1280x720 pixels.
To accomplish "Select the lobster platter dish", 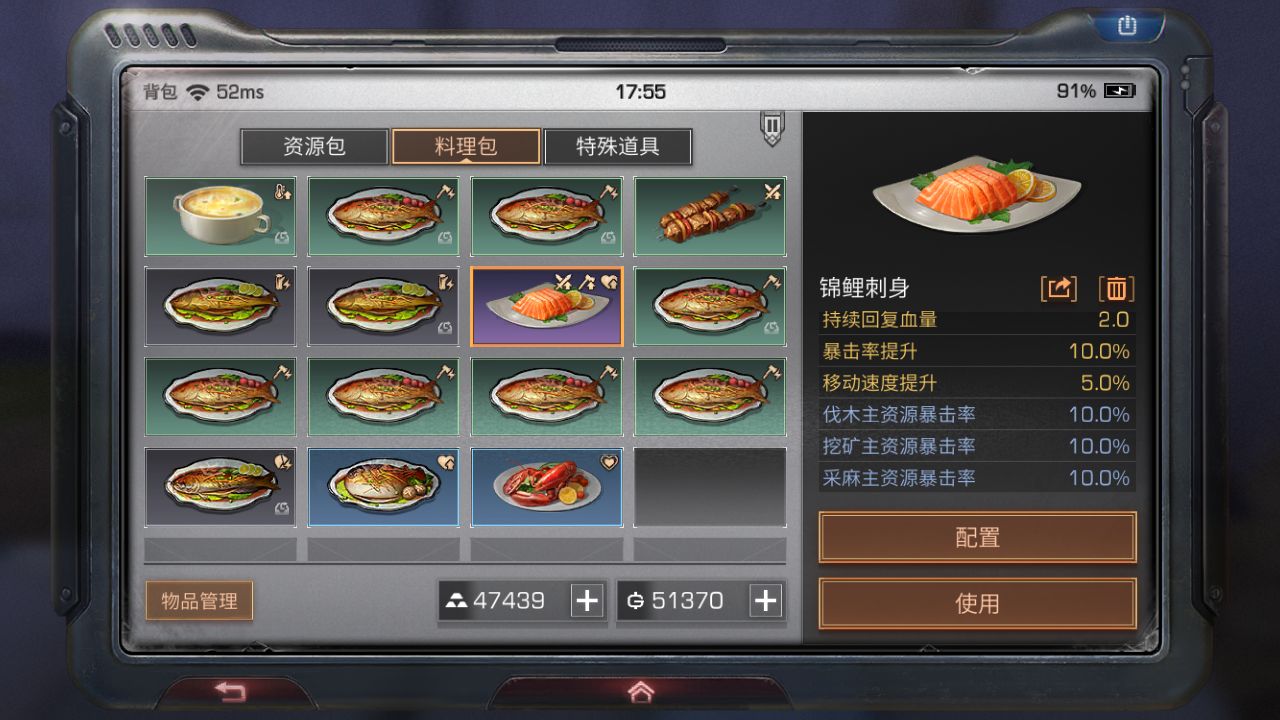I will click(x=546, y=487).
